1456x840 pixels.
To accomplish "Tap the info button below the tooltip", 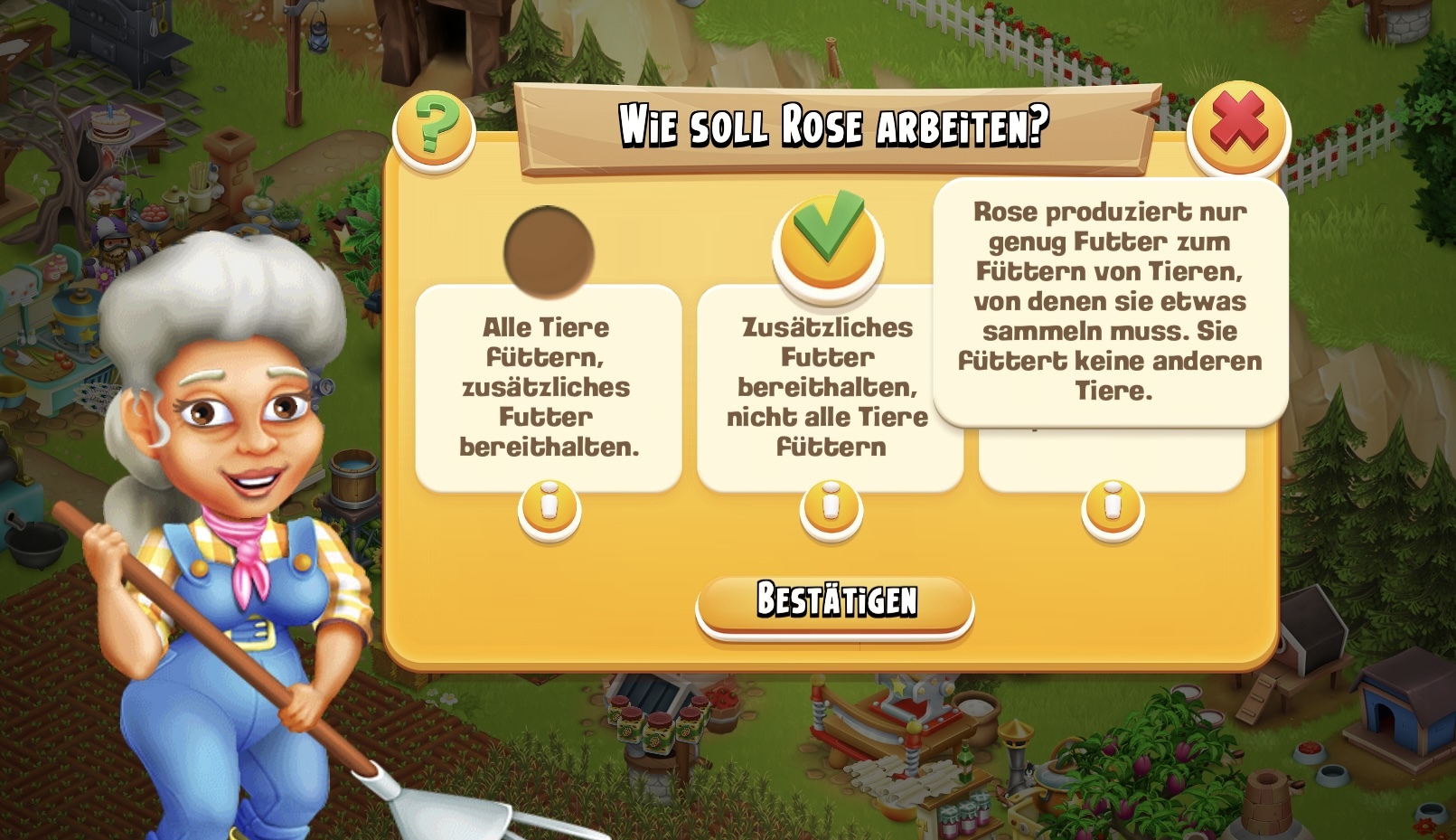I will point(1113,509).
